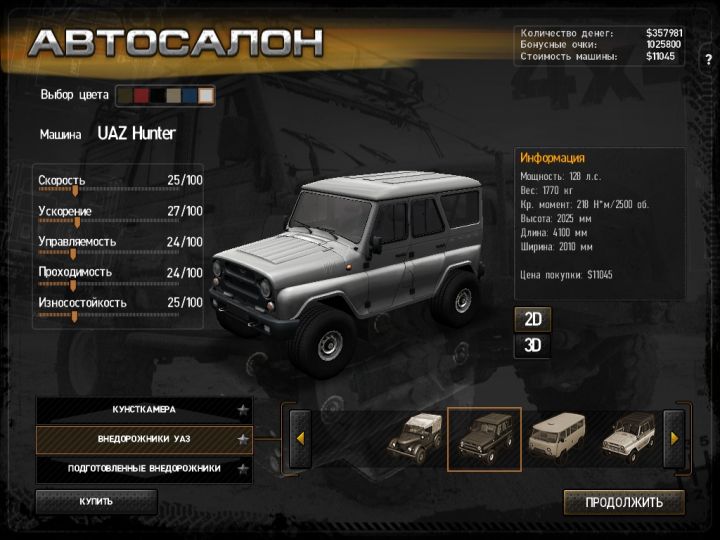Pick the white color swatch

click(205, 96)
